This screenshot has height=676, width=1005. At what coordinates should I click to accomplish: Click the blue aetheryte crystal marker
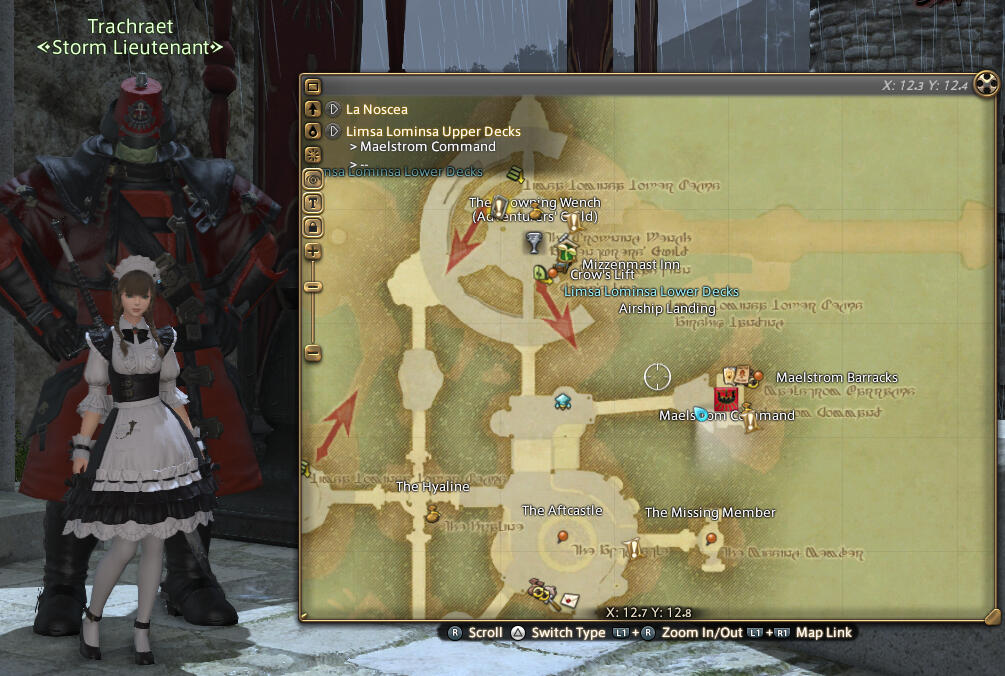coord(562,401)
